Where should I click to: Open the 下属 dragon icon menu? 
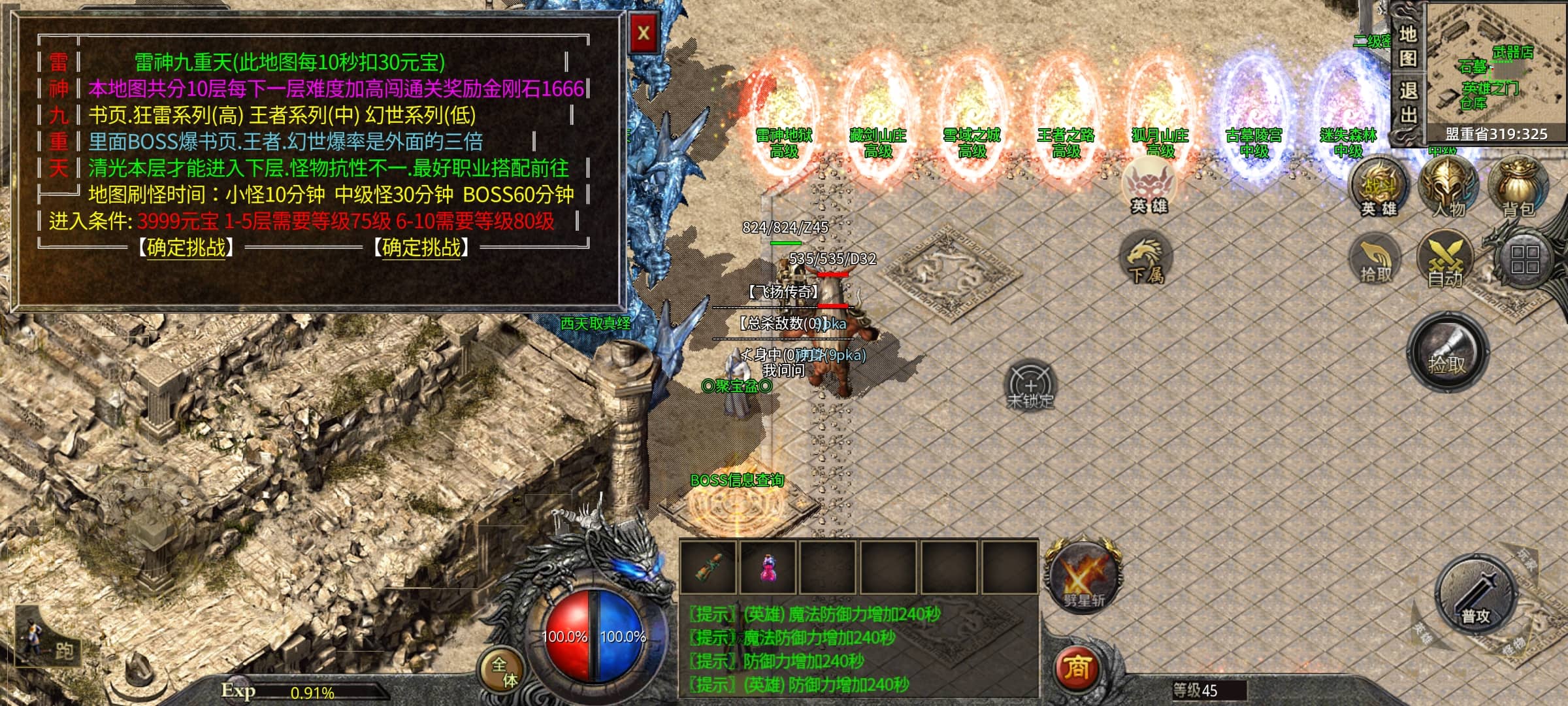pos(1146,260)
